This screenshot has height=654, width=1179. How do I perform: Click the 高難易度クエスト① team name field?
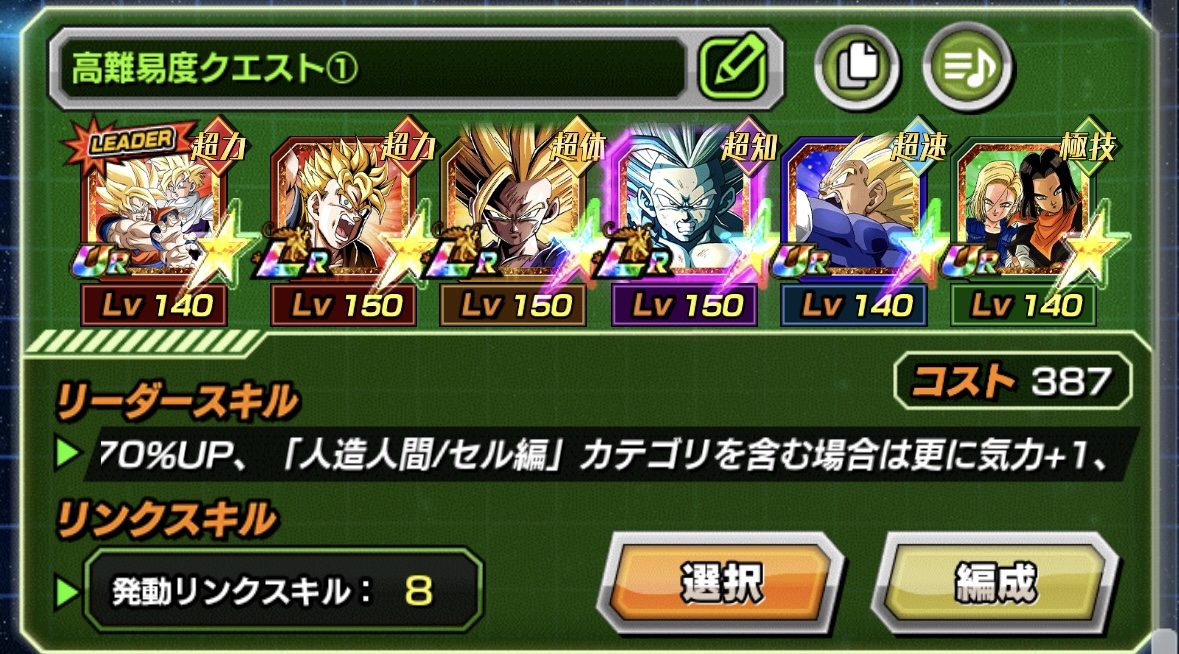[x=370, y=68]
